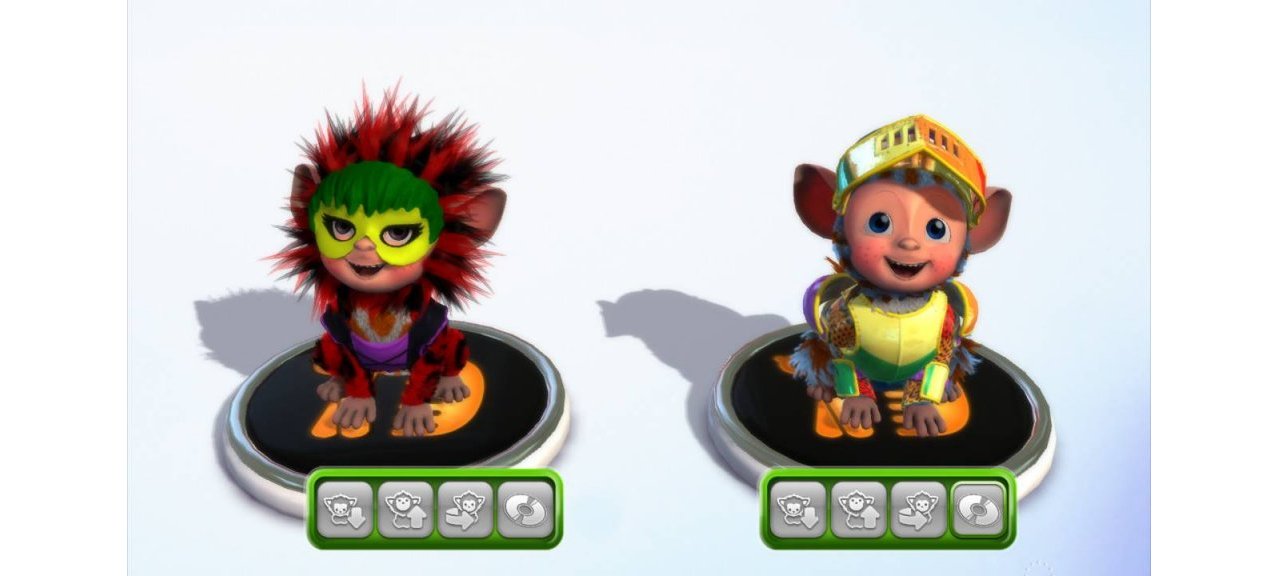Select the monkey up-arrow button under the gold-helmet monkey

[x=859, y=509]
